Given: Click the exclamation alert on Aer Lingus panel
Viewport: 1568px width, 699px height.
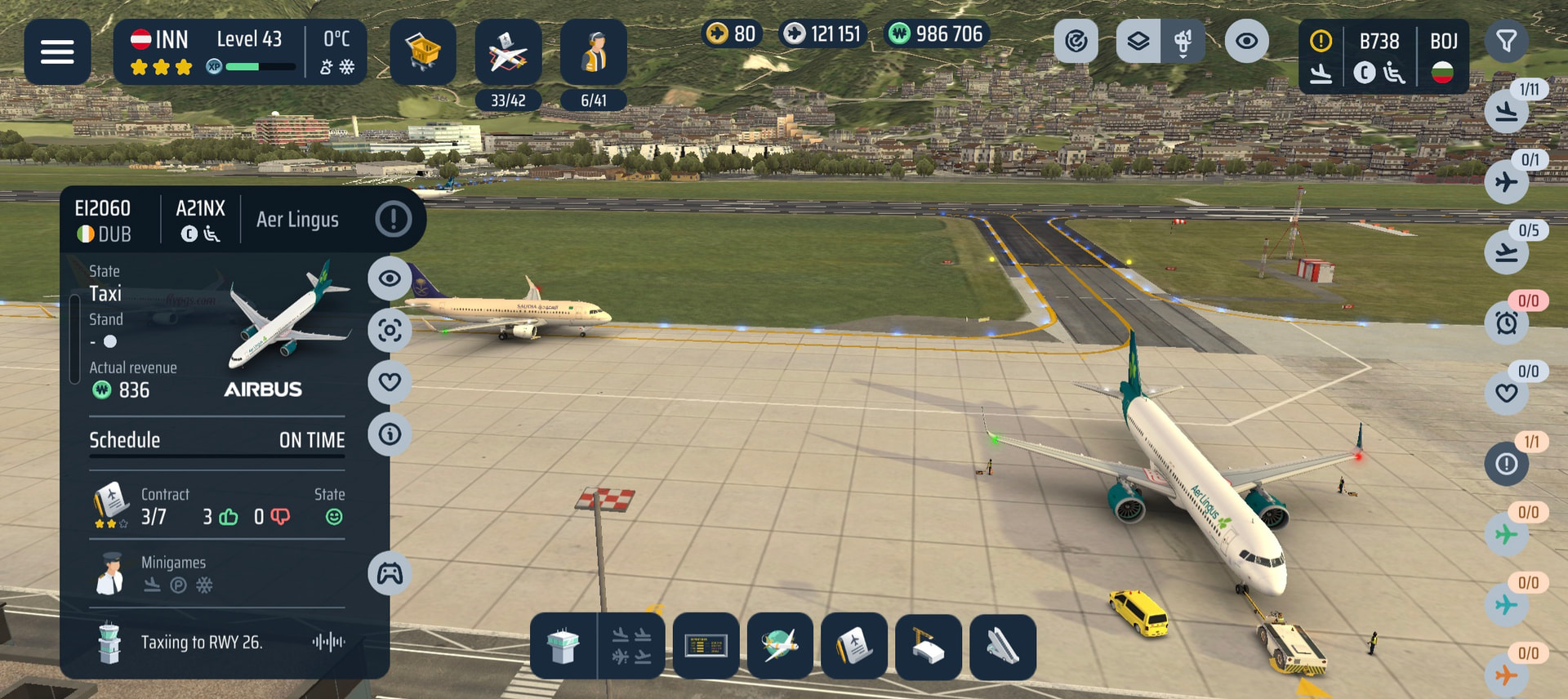Looking at the screenshot, I should point(393,219).
